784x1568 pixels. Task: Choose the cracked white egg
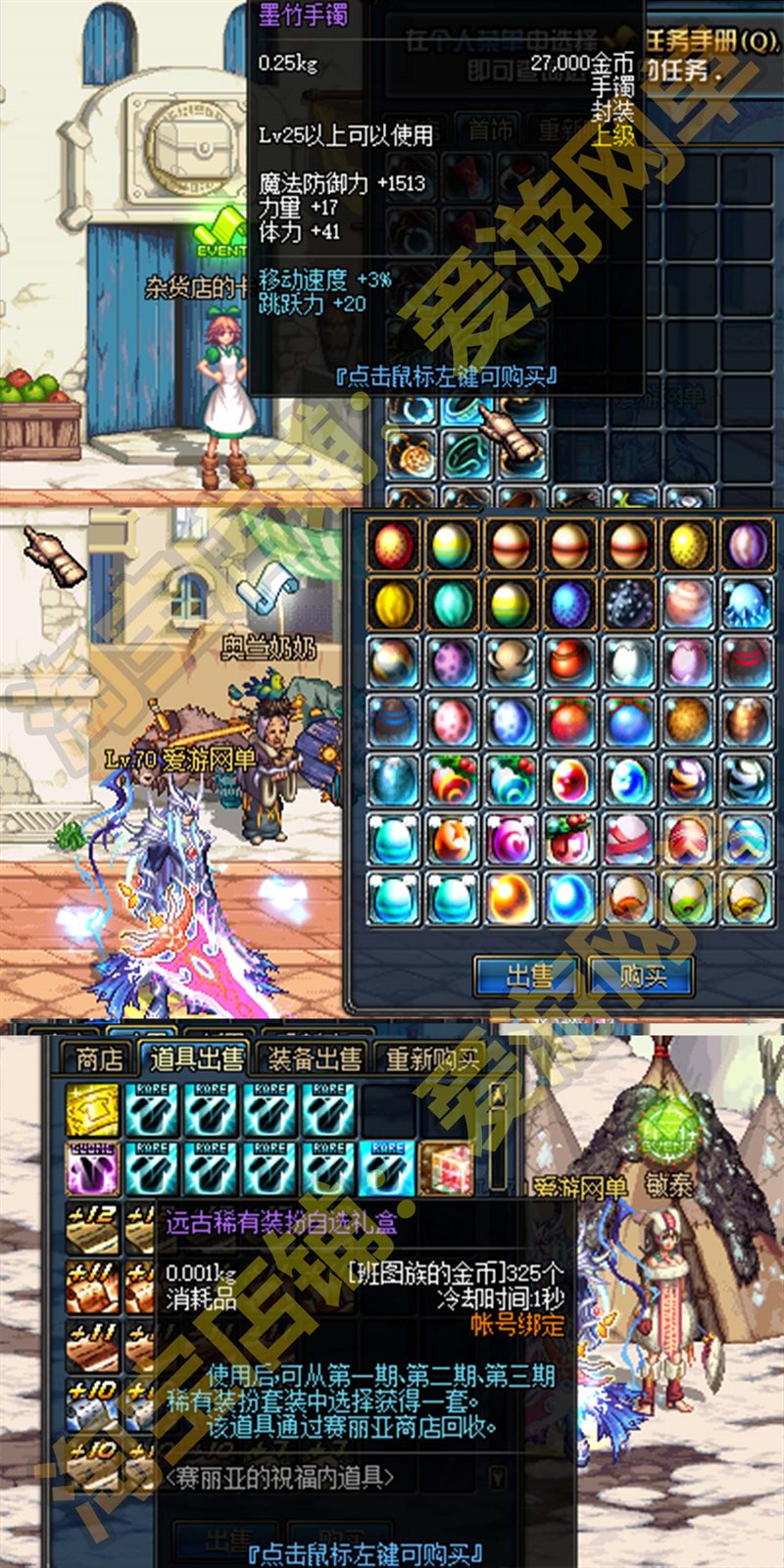[x=628, y=662]
